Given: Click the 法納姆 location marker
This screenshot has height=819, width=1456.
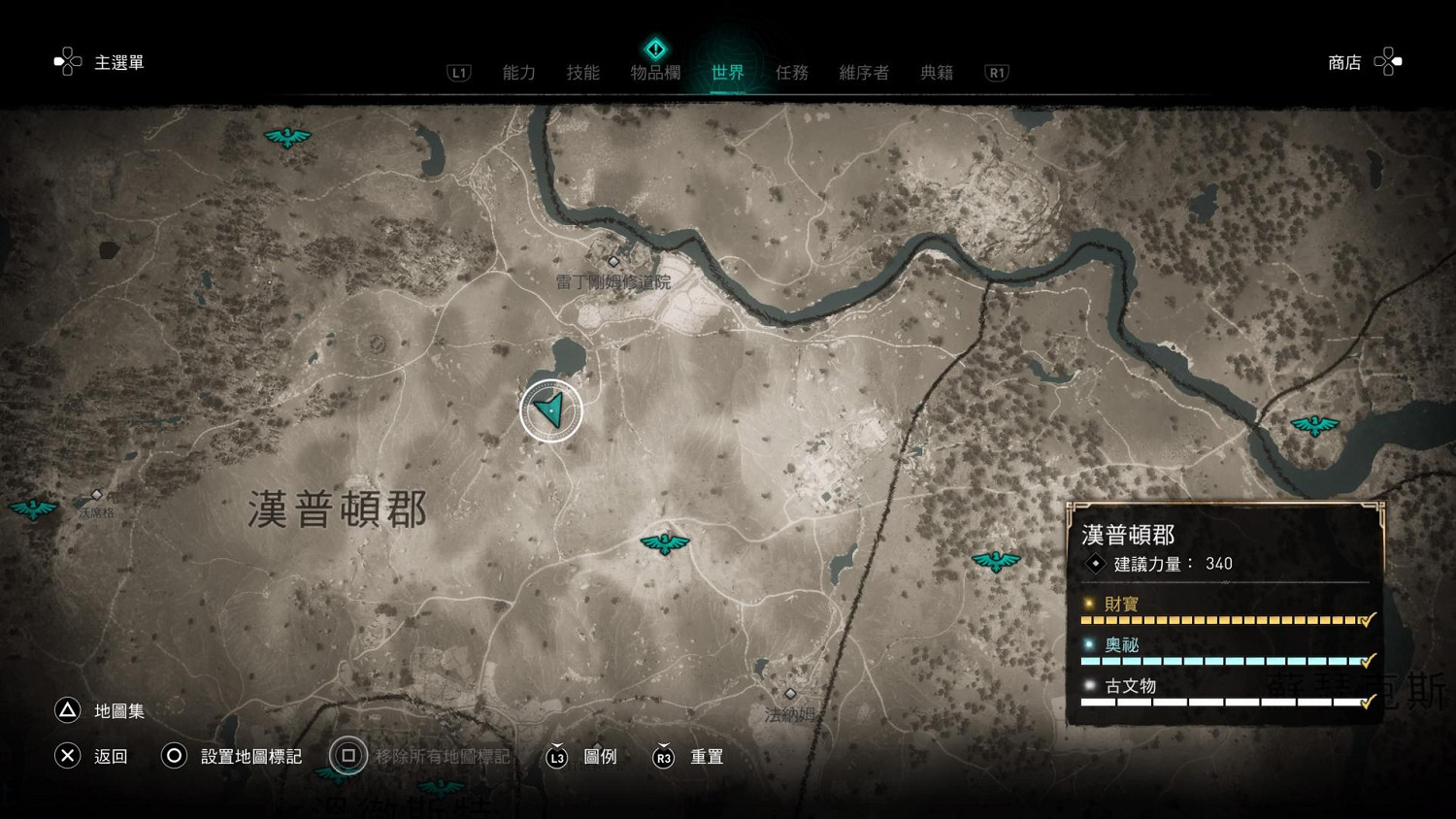Looking at the screenshot, I should coord(791,694).
